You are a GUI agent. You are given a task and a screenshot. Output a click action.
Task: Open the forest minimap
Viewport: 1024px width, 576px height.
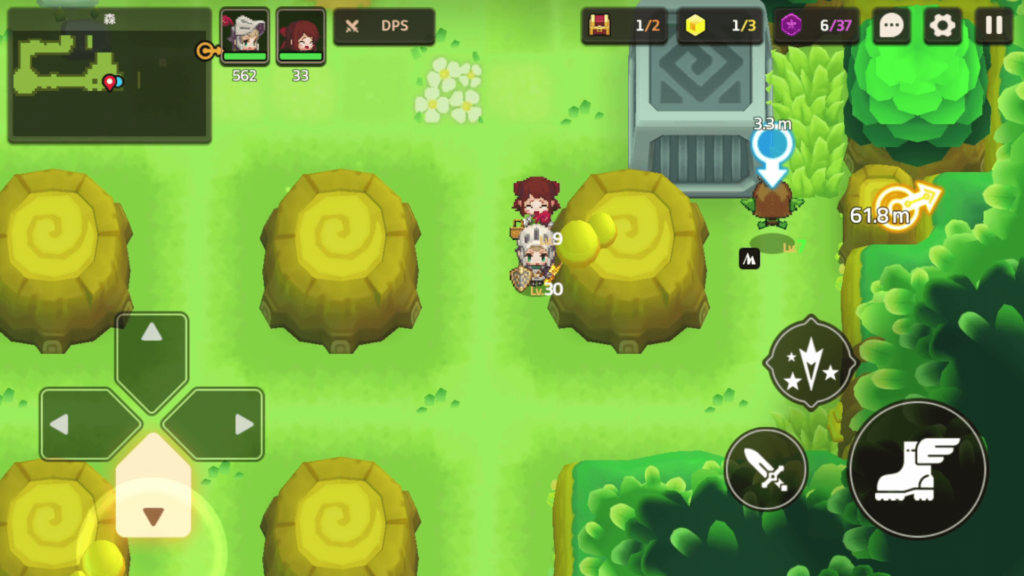(x=109, y=75)
